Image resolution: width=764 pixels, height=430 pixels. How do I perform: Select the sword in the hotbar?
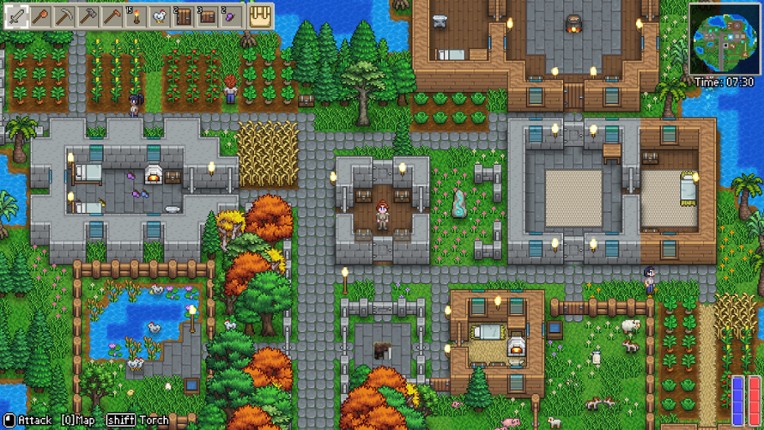click(17, 16)
